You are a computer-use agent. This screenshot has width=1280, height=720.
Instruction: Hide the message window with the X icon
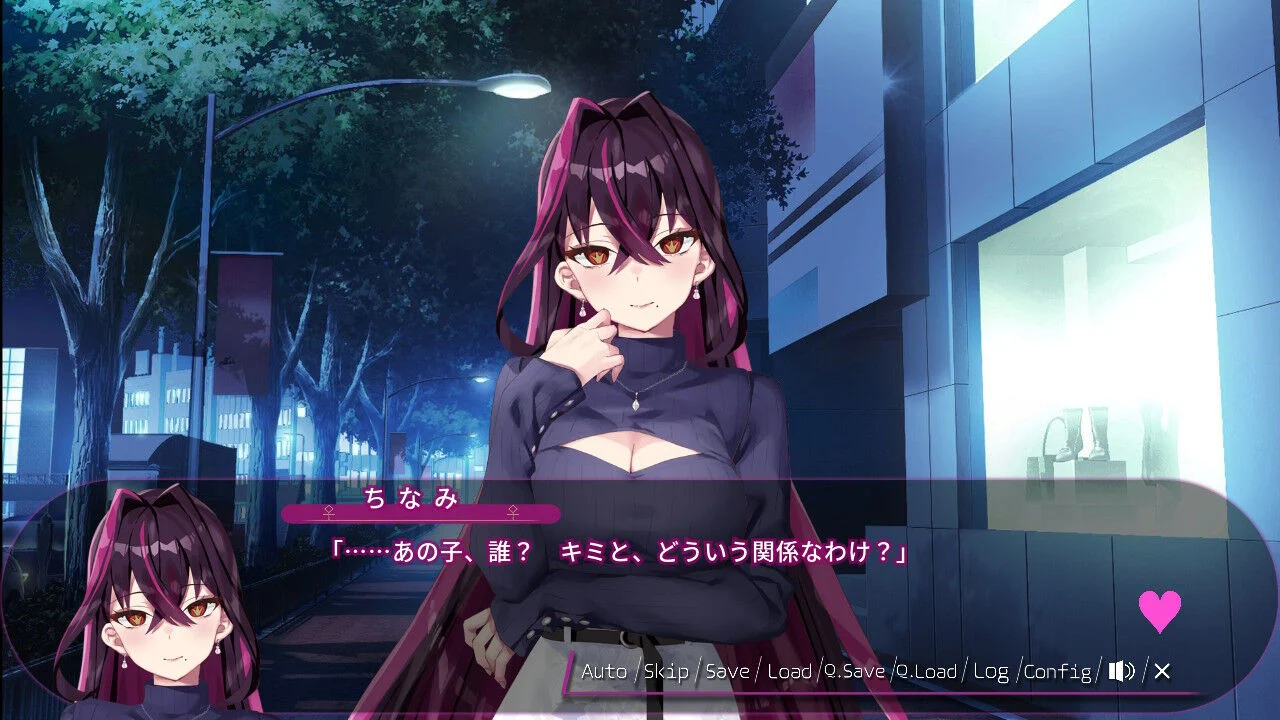pos(1161,672)
